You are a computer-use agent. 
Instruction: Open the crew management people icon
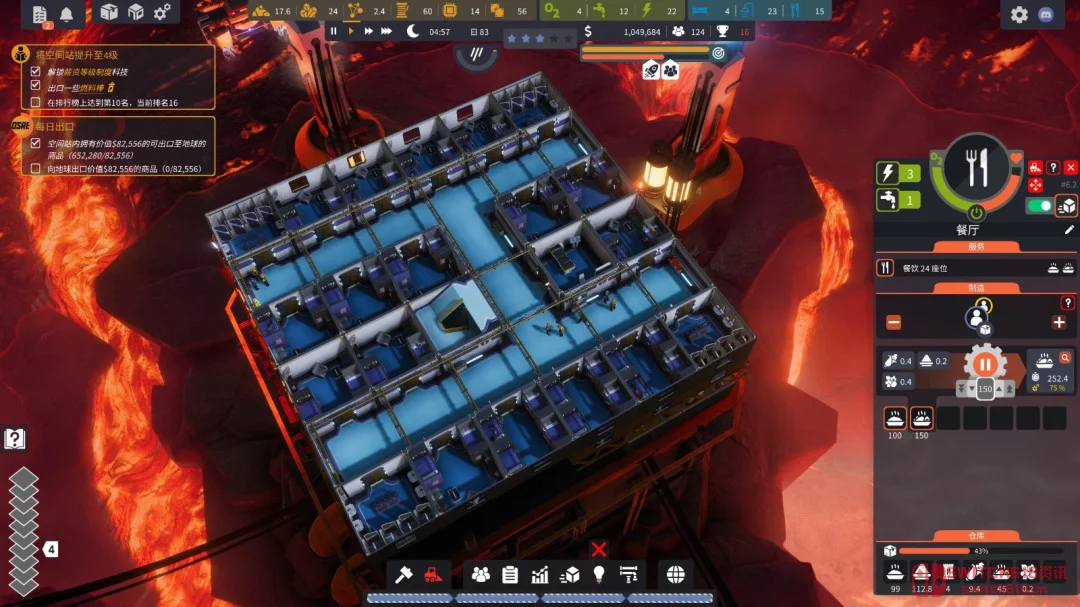coord(481,574)
